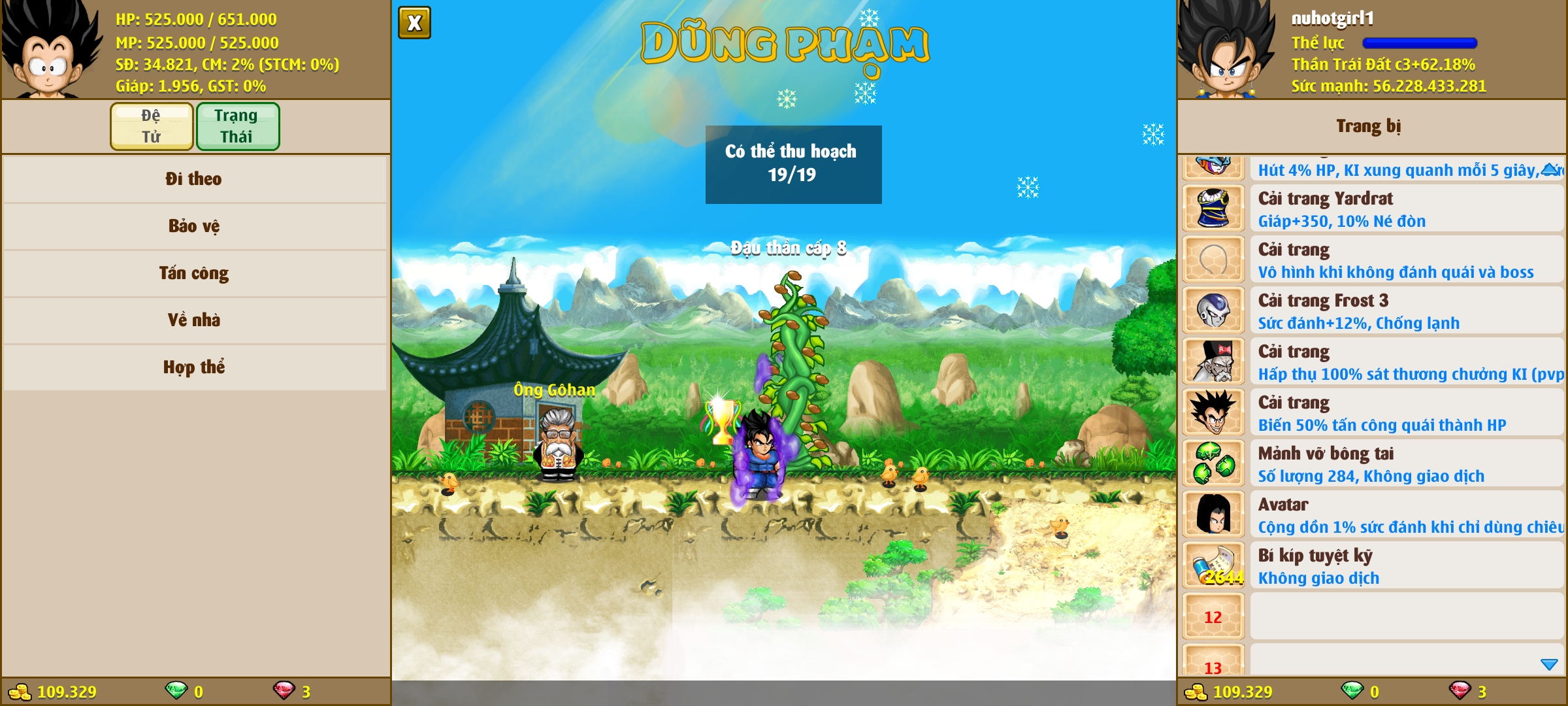The image size is (1568, 706).
Task: Pick the Về nhà command
Action: (x=194, y=320)
